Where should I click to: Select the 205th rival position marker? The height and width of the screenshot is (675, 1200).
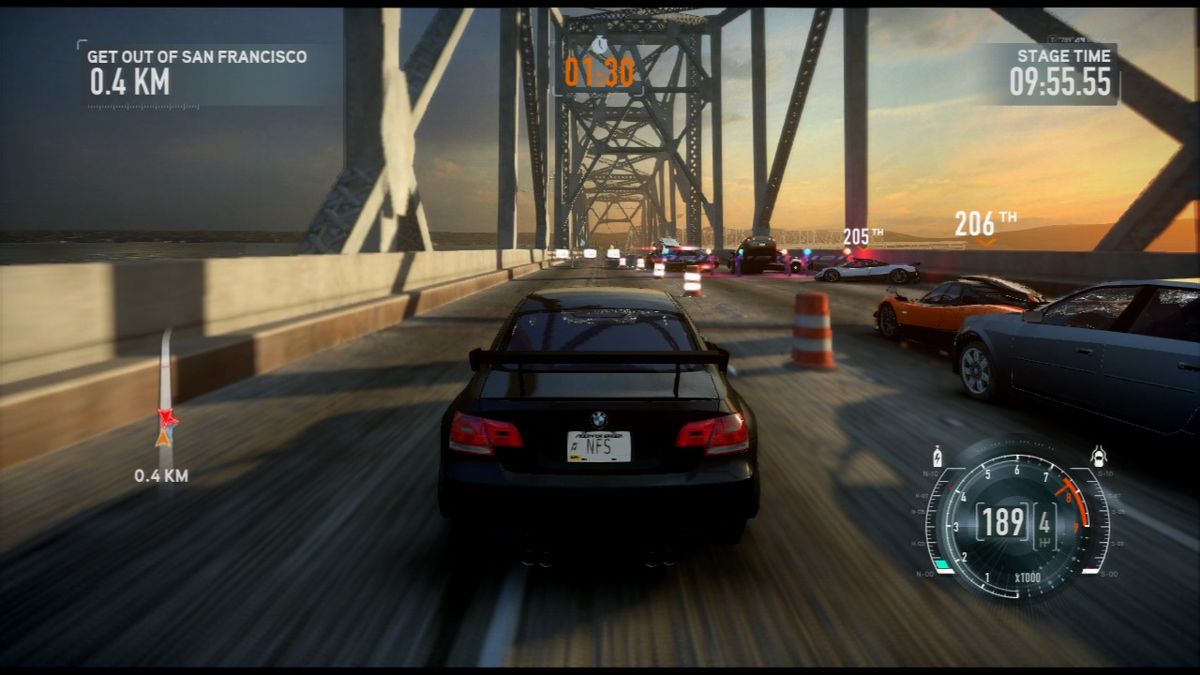[x=862, y=237]
